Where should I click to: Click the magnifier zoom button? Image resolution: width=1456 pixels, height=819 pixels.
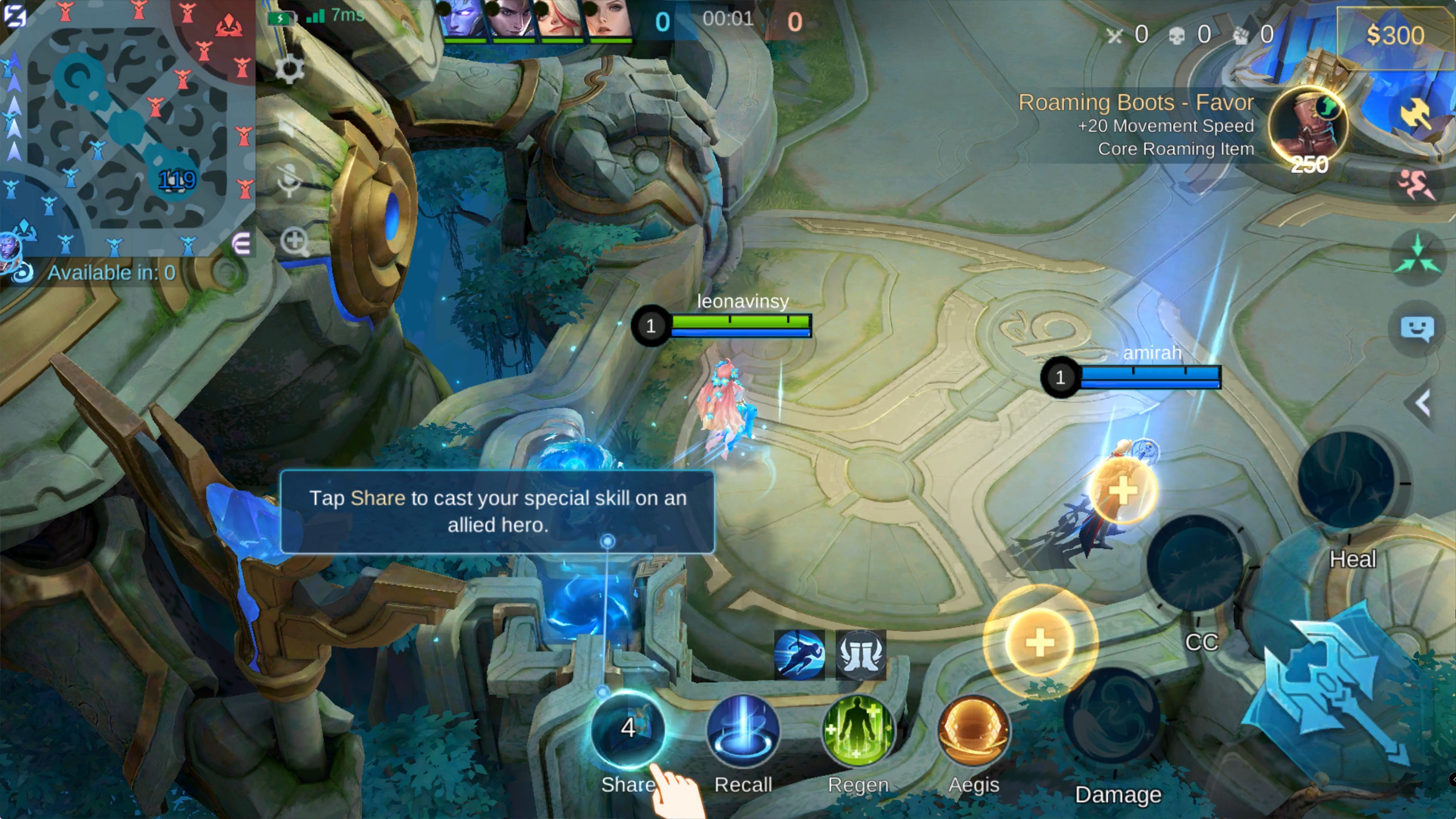point(295,242)
